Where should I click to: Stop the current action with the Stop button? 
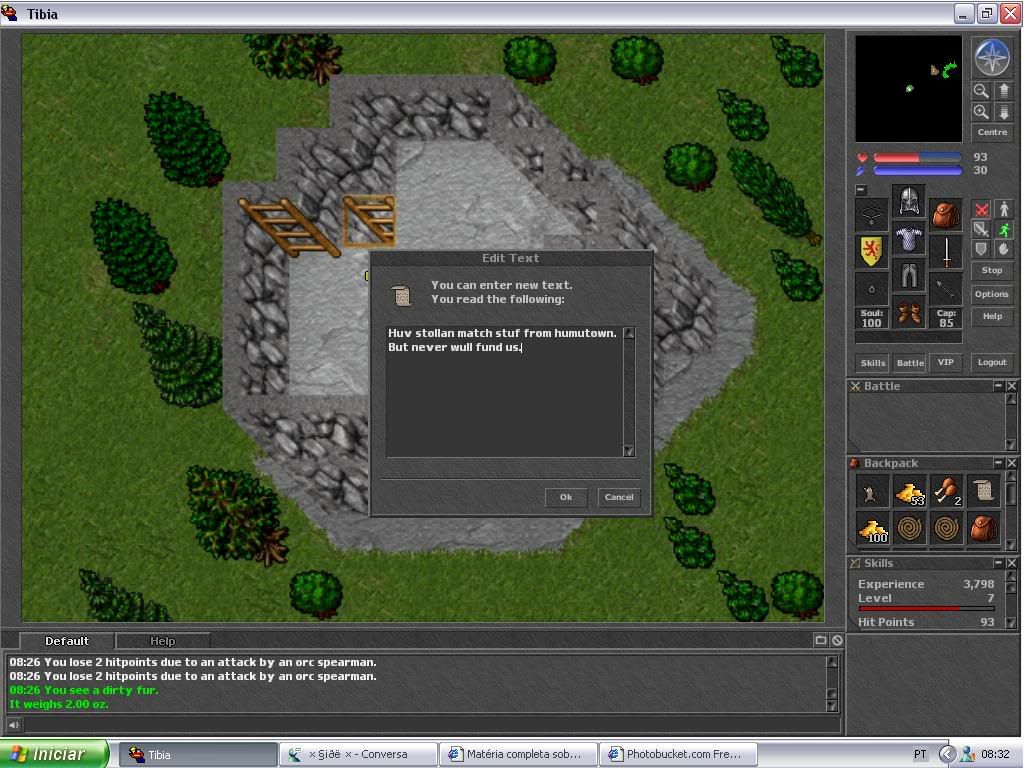991,270
